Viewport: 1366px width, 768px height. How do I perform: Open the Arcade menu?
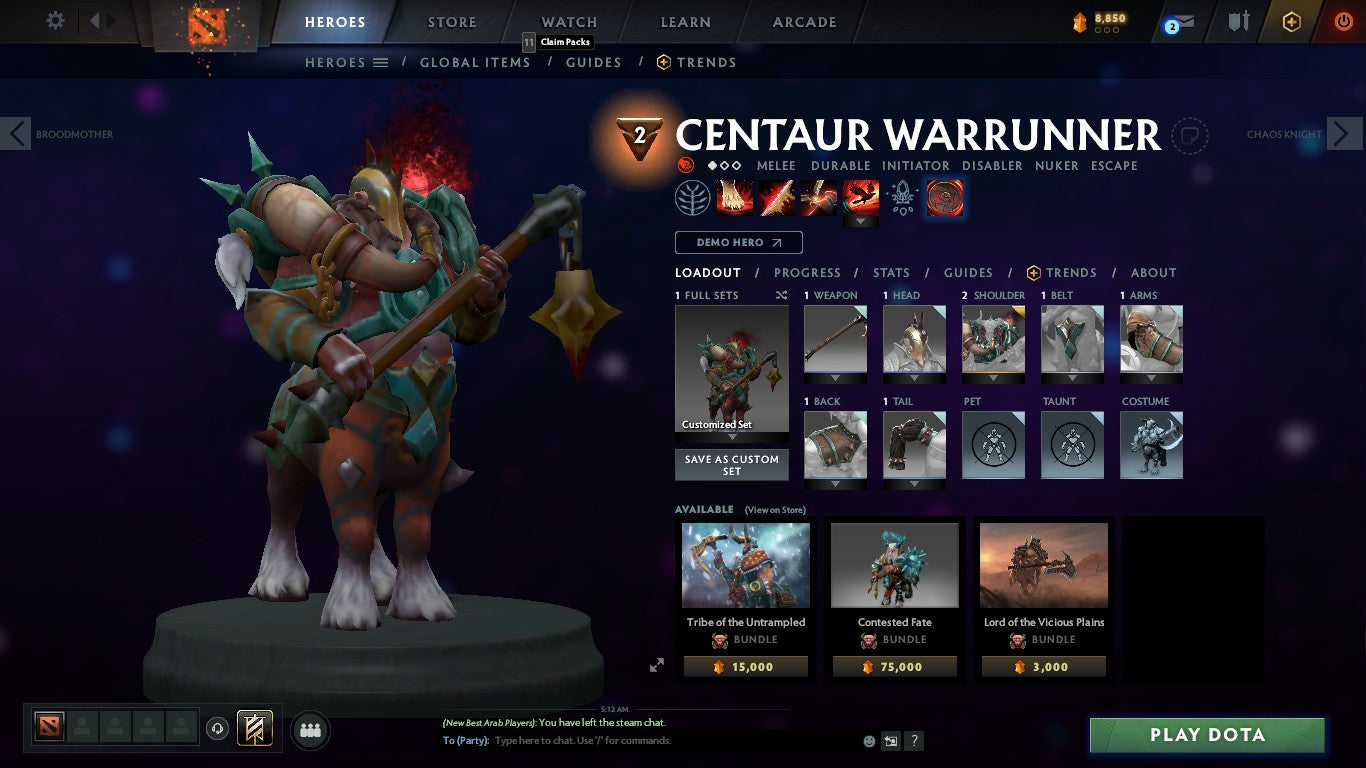(803, 21)
